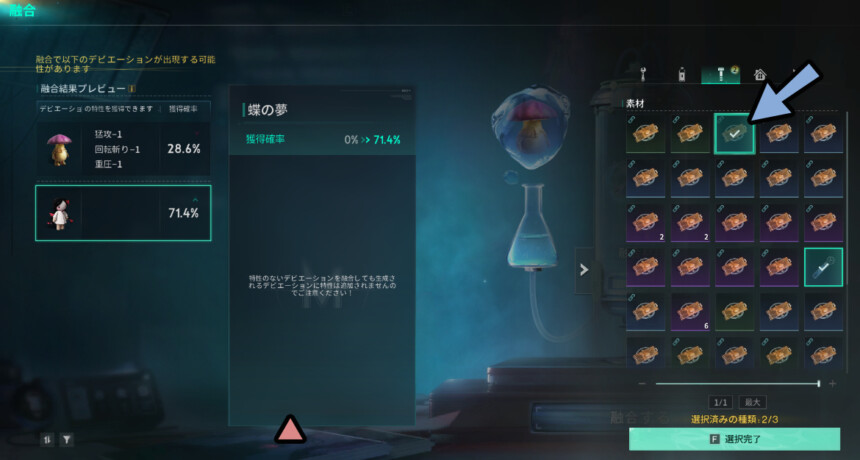This screenshot has height=460, width=860.
Task: Open the sort button at bottom left
Action: pyautogui.click(x=47, y=438)
